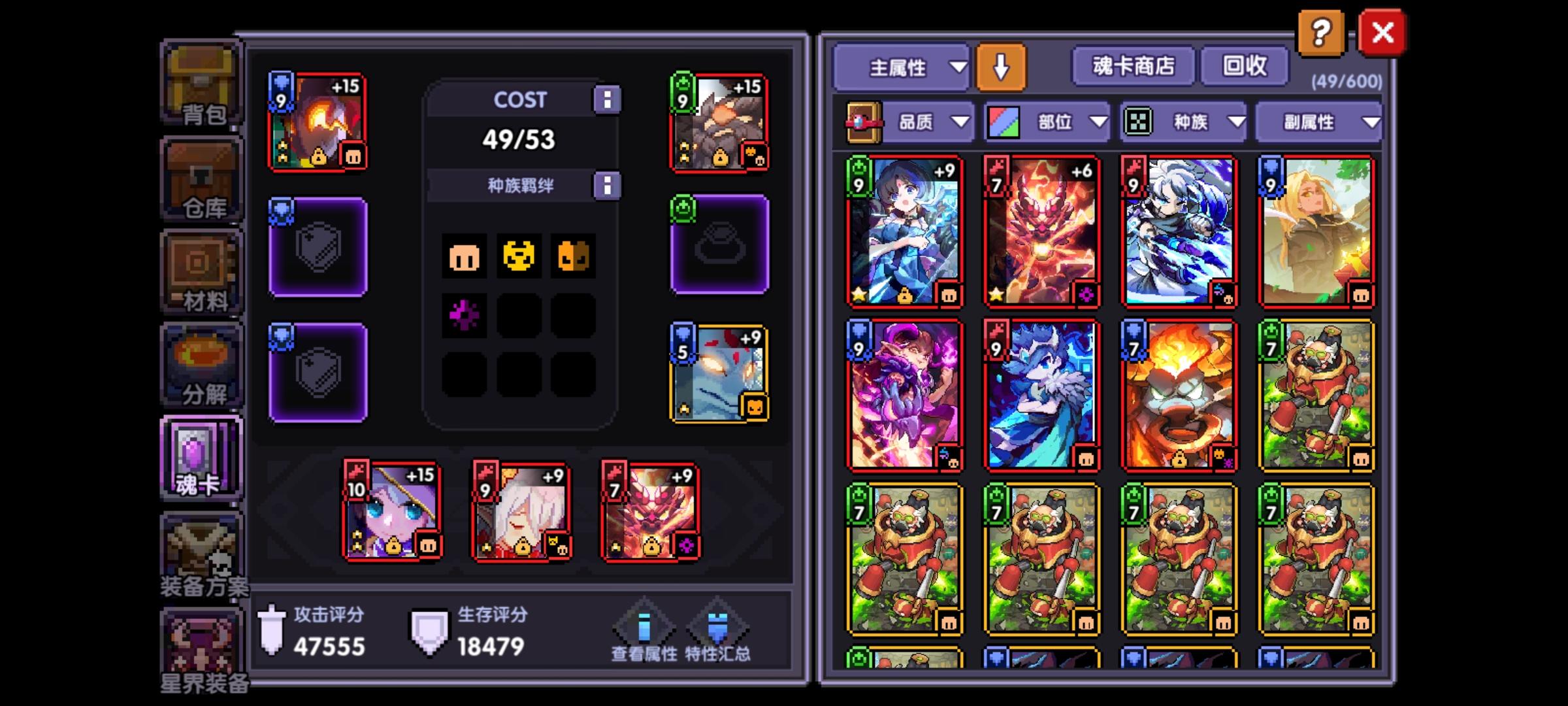The height and width of the screenshot is (706, 1568).
Task: Open the 魂卡商店 soul card shop
Action: pyautogui.click(x=1132, y=65)
